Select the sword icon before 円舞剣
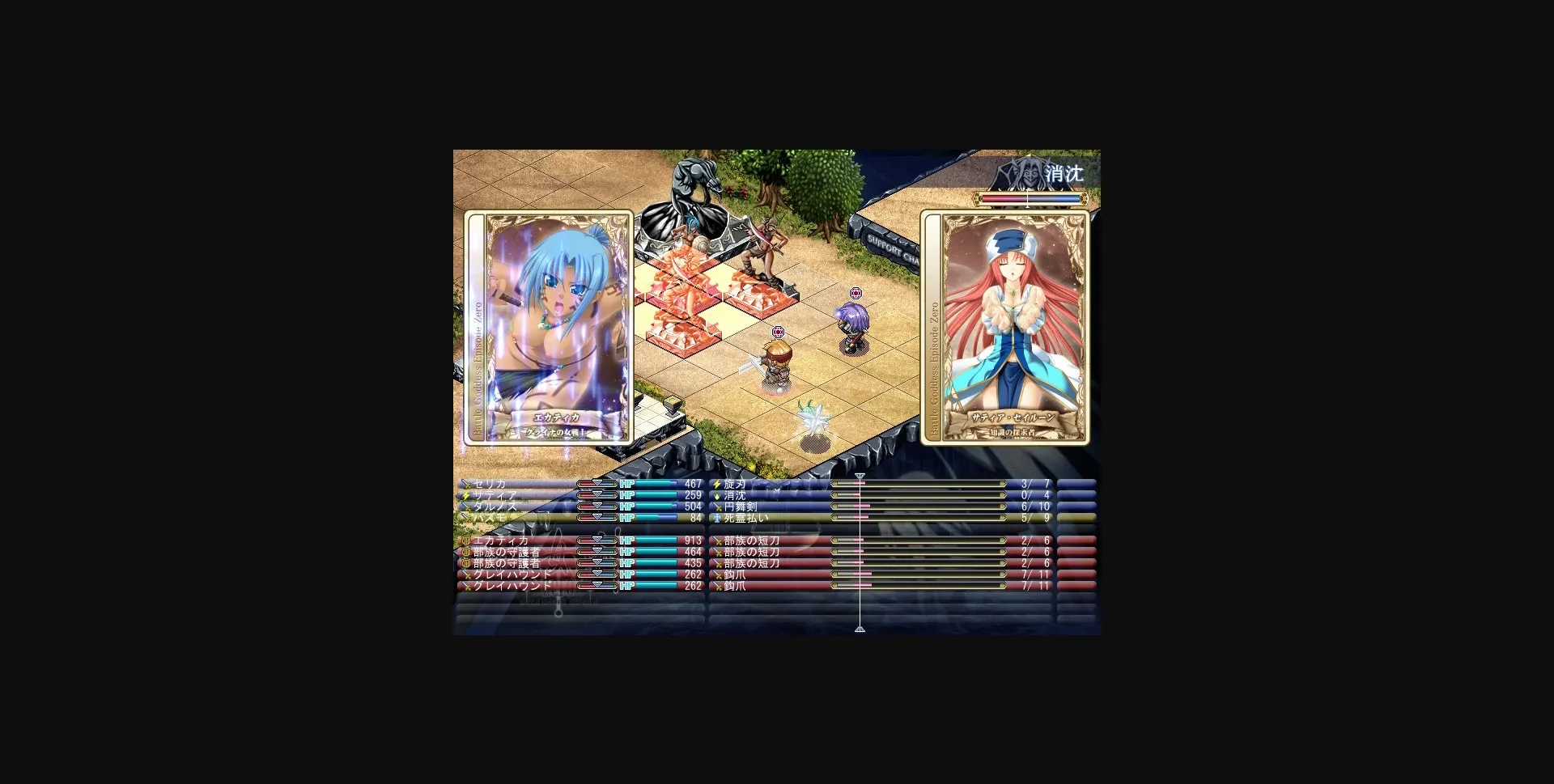This screenshot has width=1554, height=784. [715, 506]
